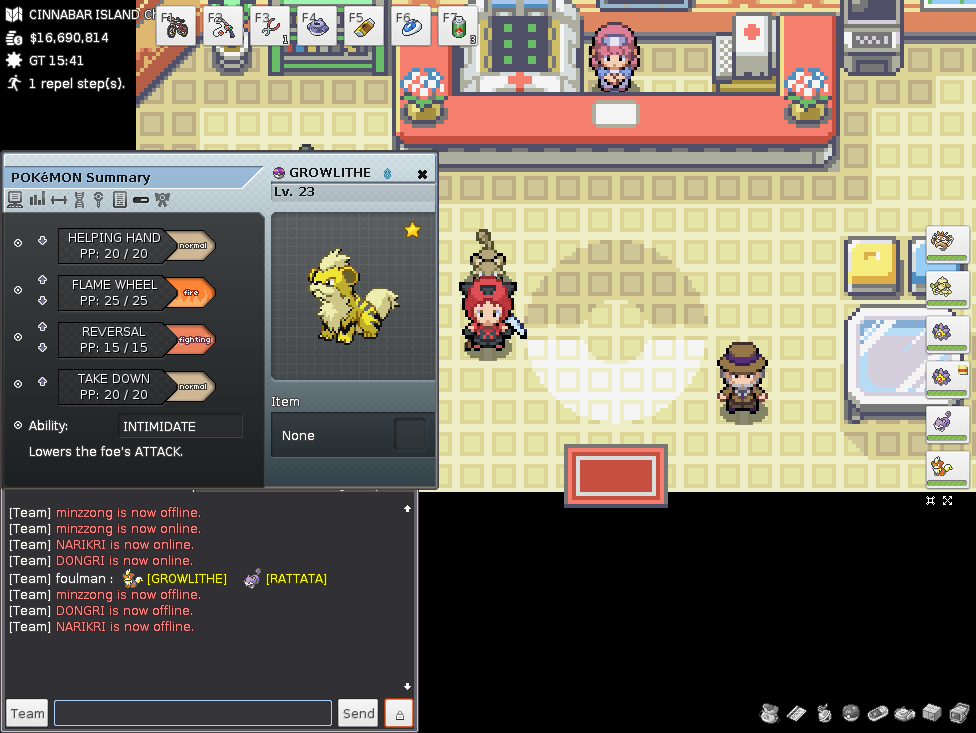Select the Take Down move
976x733 pixels.
coord(114,386)
